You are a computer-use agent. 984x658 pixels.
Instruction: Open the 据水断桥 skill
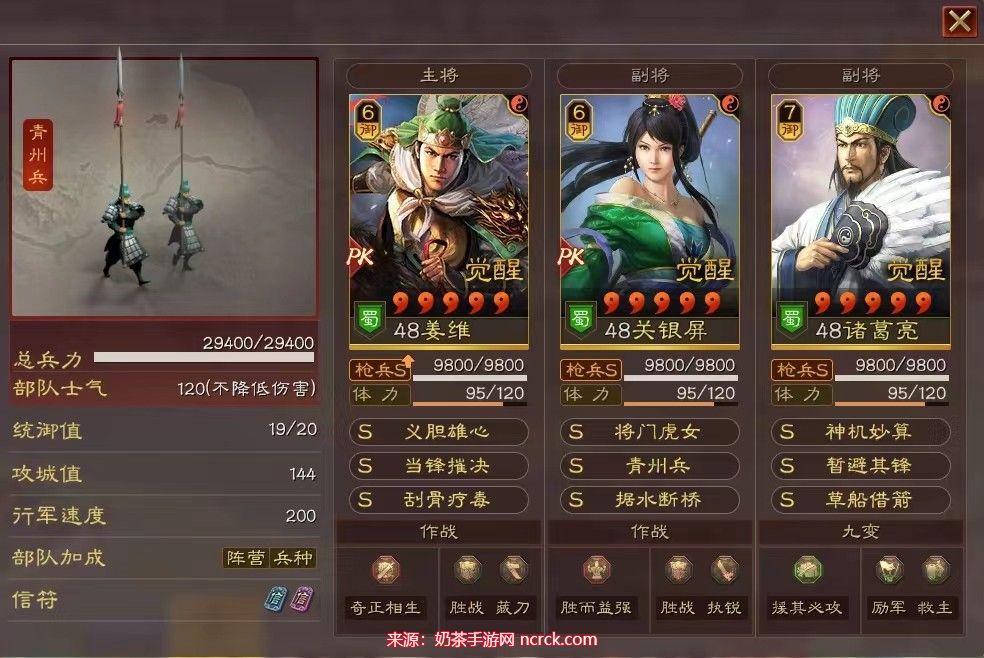pos(650,499)
